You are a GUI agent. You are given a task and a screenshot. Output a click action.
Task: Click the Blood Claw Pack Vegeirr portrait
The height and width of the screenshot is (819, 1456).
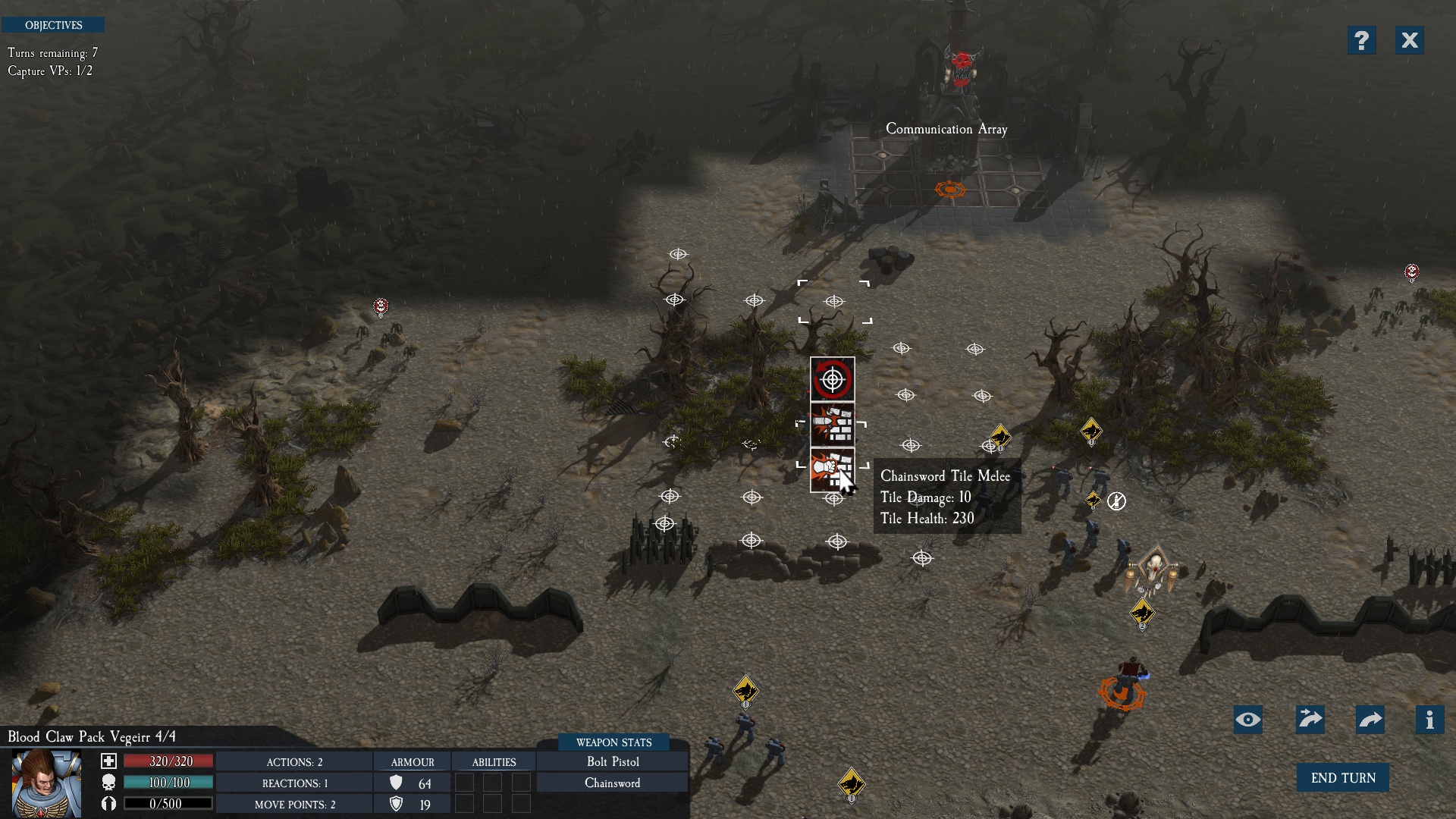click(46, 783)
